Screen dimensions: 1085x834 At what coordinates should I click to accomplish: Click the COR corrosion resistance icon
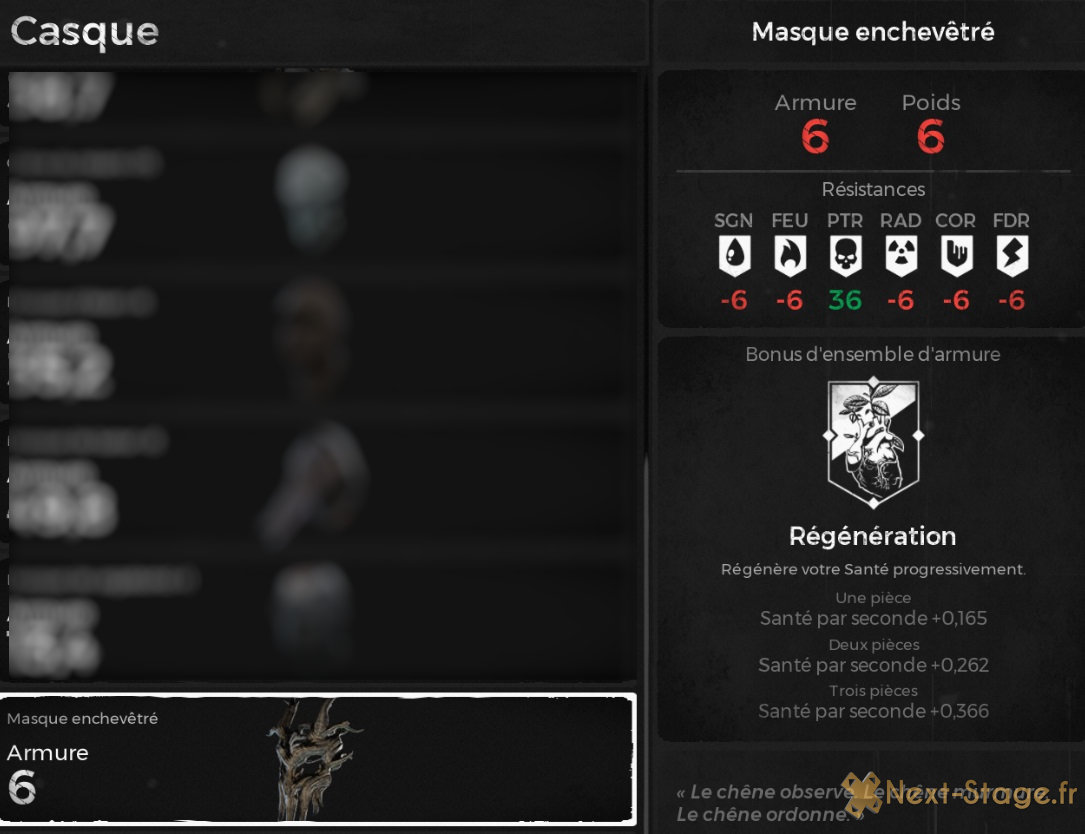click(x=956, y=257)
